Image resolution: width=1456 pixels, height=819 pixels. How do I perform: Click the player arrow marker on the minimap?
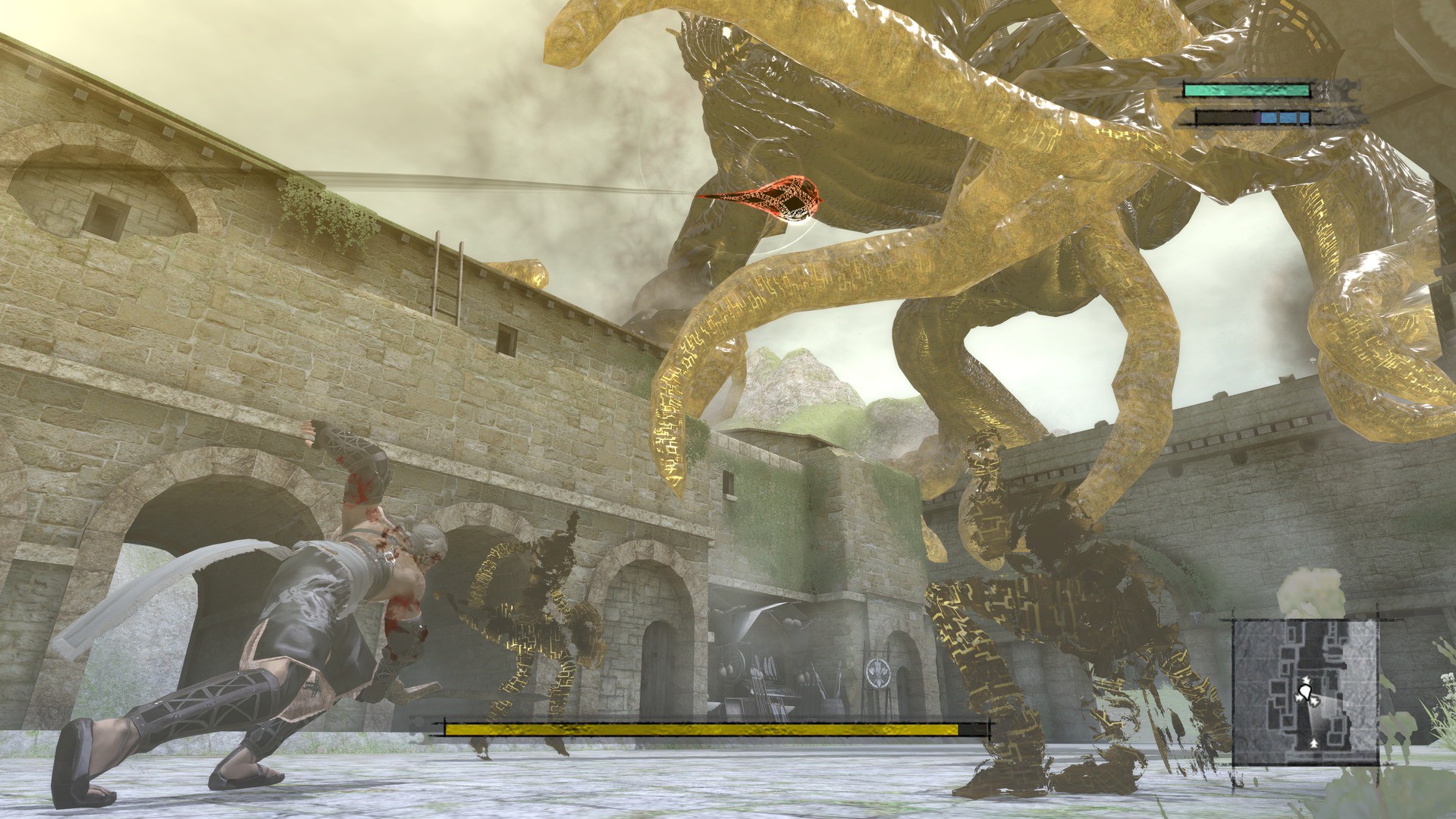click(1306, 693)
